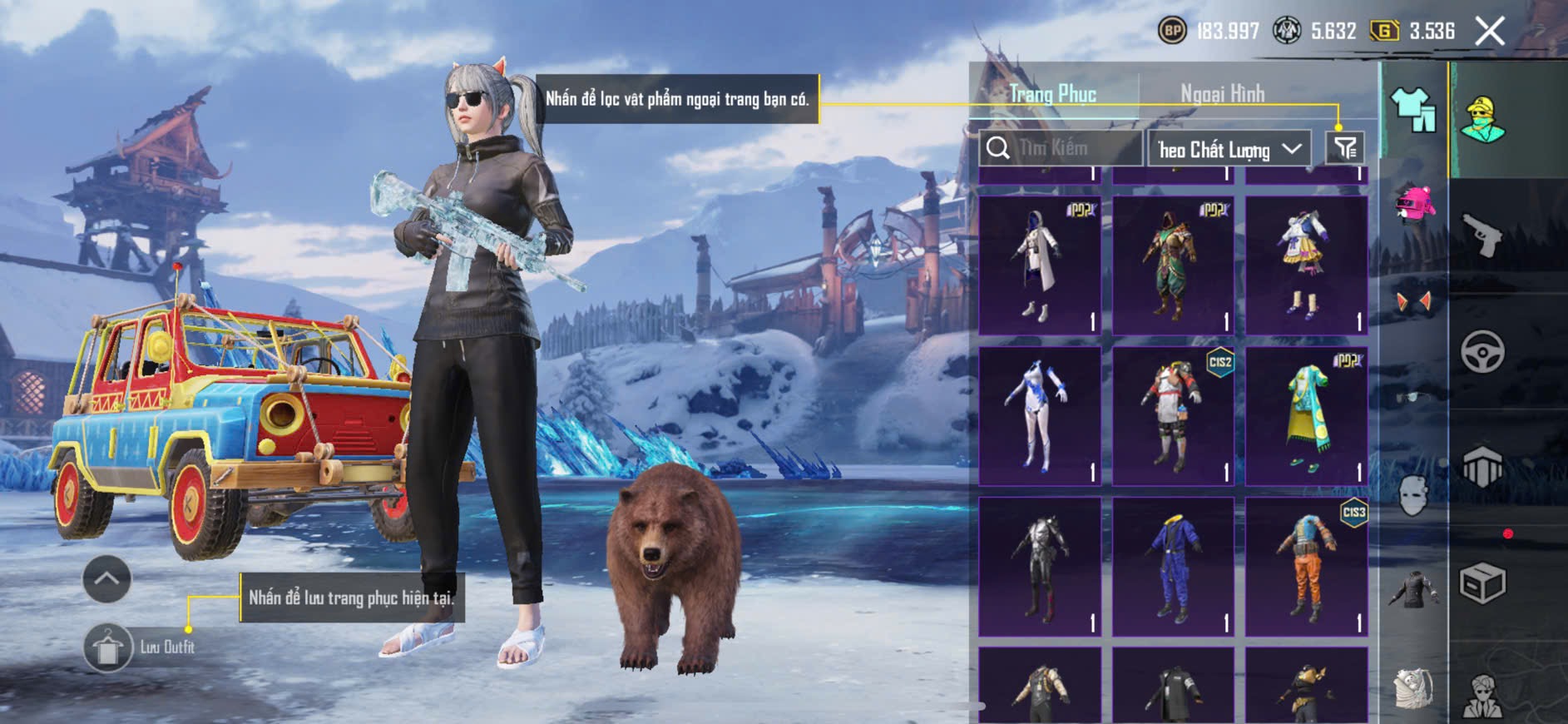Viewport: 1568px width, 724px height.
Task: Switch to the Ngoại Hình tab
Action: coord(1222,94)
